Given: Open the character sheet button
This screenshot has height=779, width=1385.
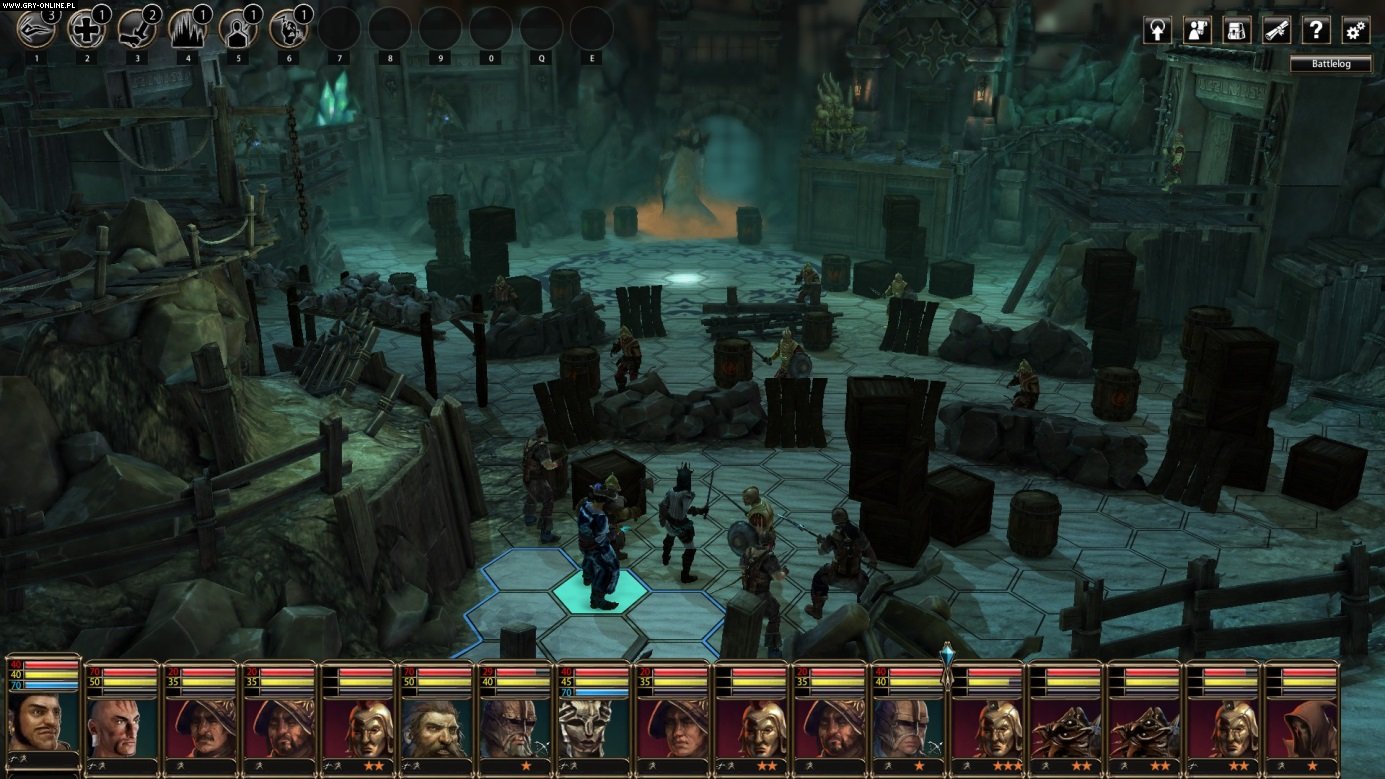Looking at the screenshot, I should 1197,30.
